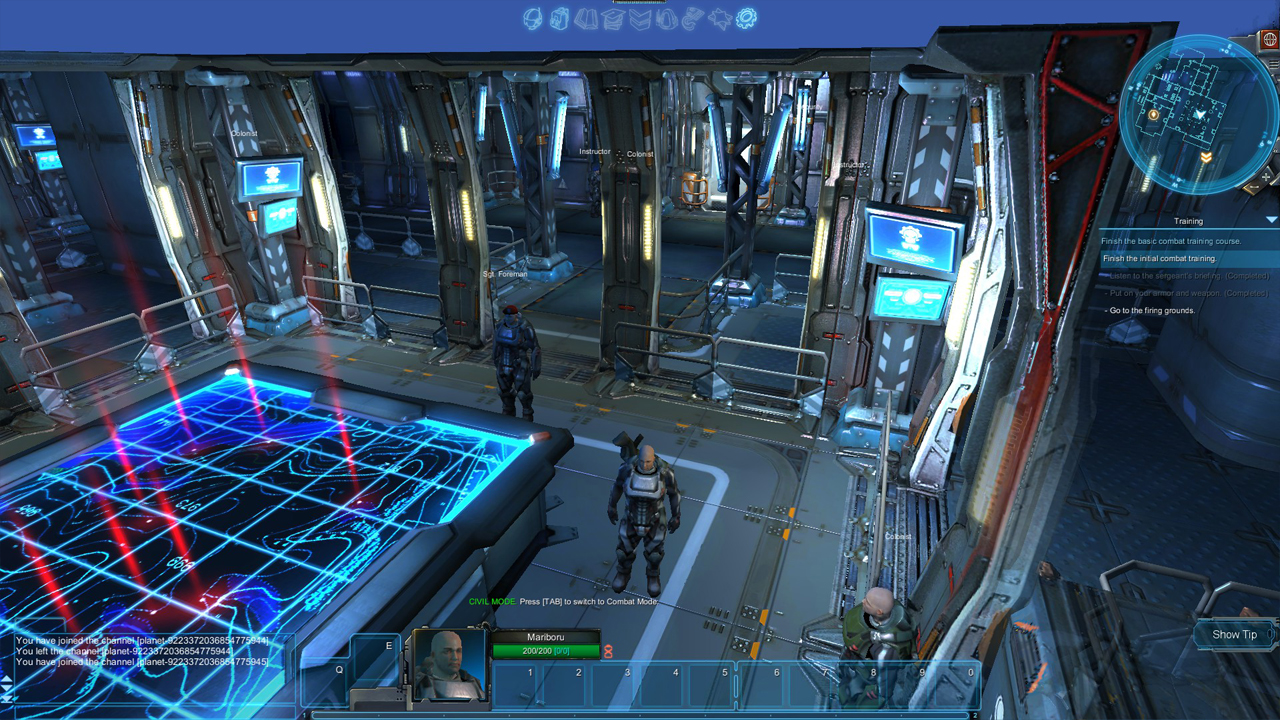The width and height of the screenshot is (1280, 720).
Task: Click Mariboru's green 200/200 health bar
Action: [x=545, y=651]
